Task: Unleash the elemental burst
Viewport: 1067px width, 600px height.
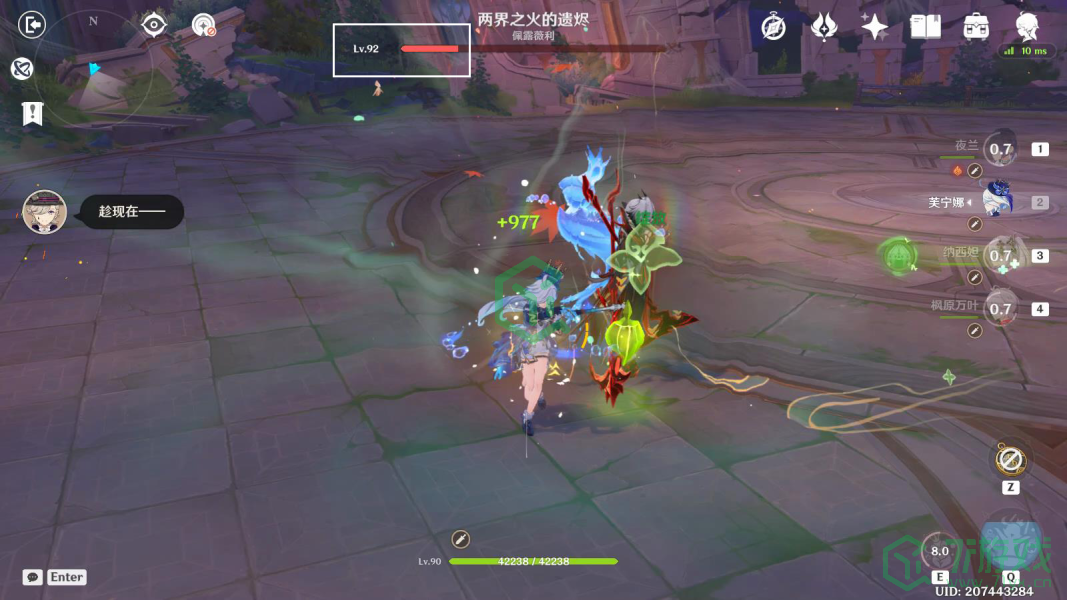Action: click(x=1010, y=540)
